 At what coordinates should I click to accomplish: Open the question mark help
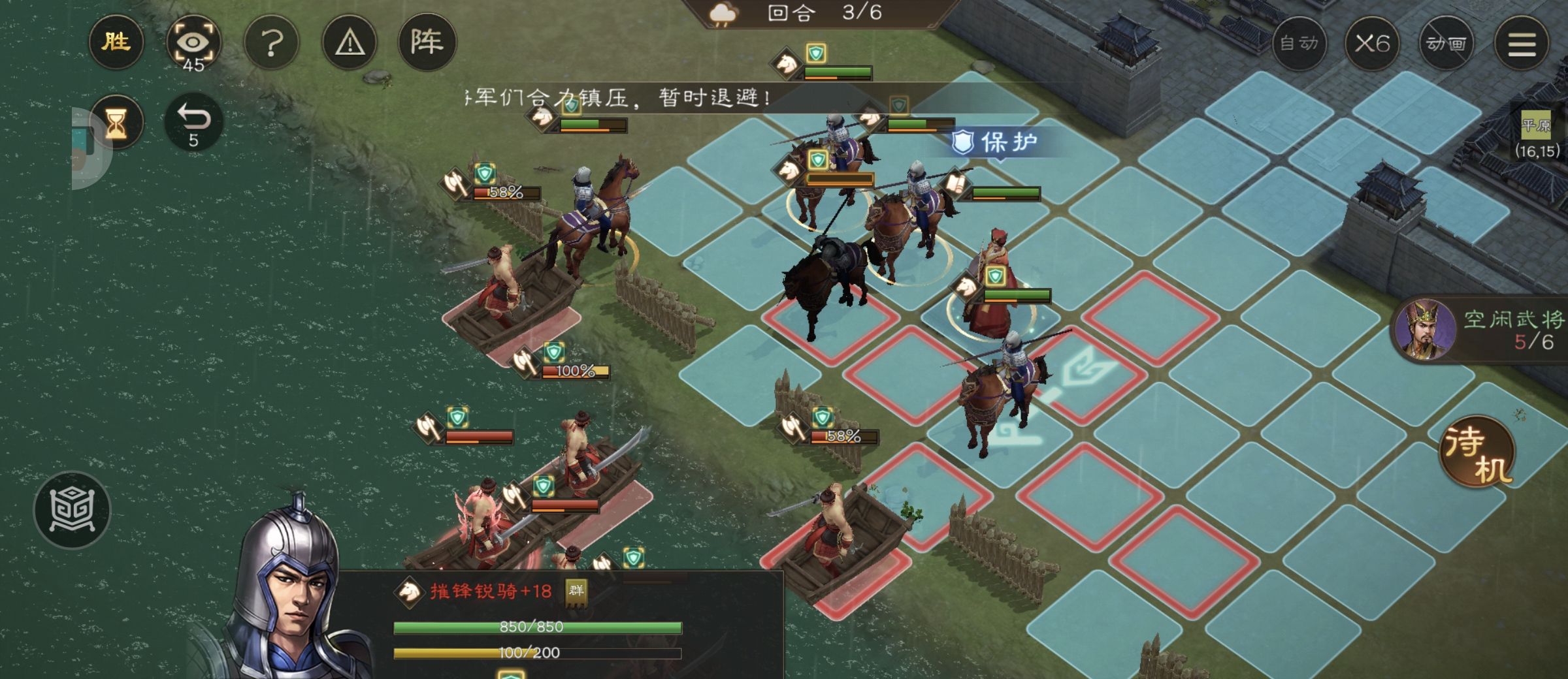point(272,44)
